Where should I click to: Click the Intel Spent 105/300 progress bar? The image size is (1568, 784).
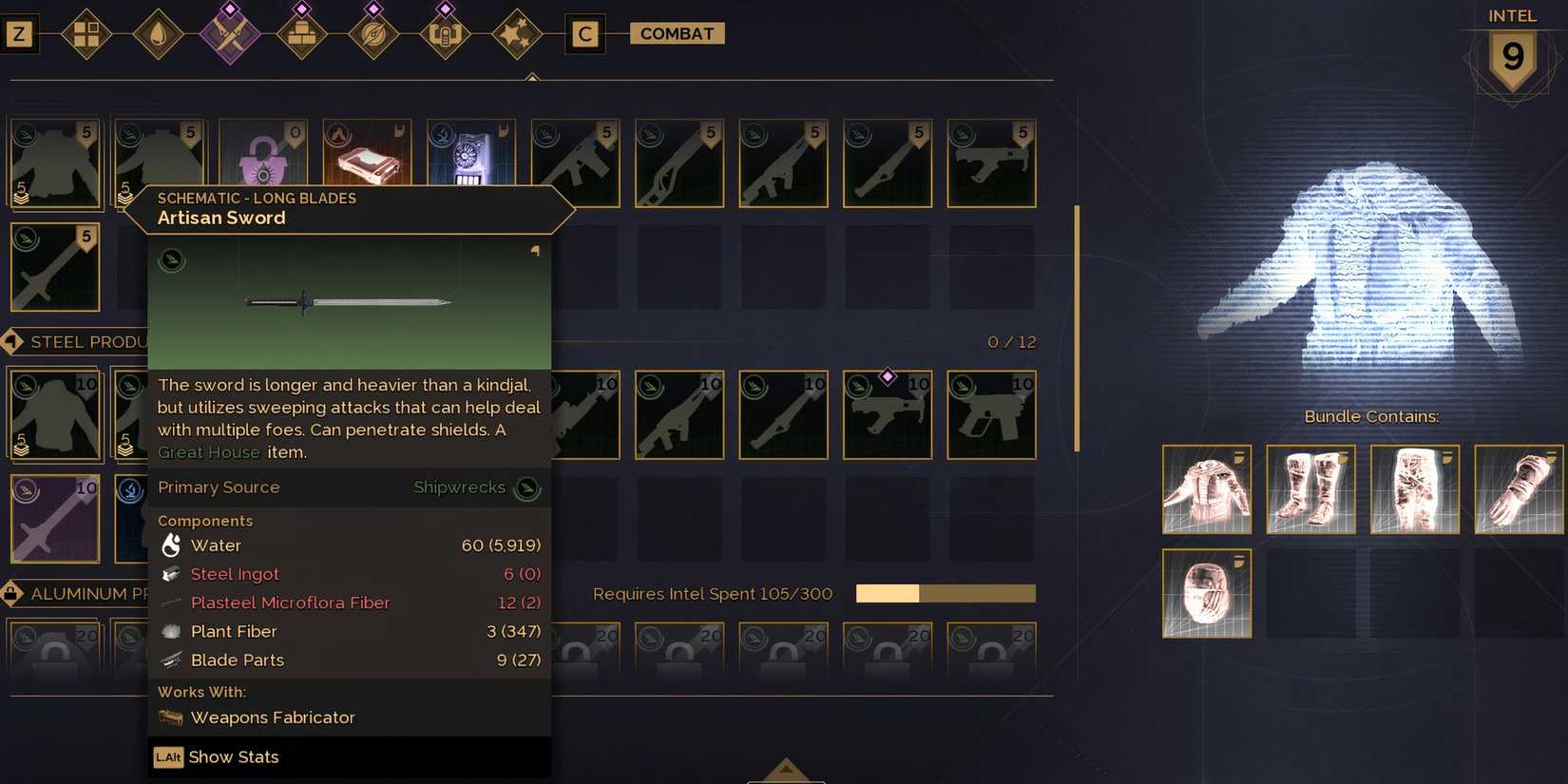pos(946,593)
